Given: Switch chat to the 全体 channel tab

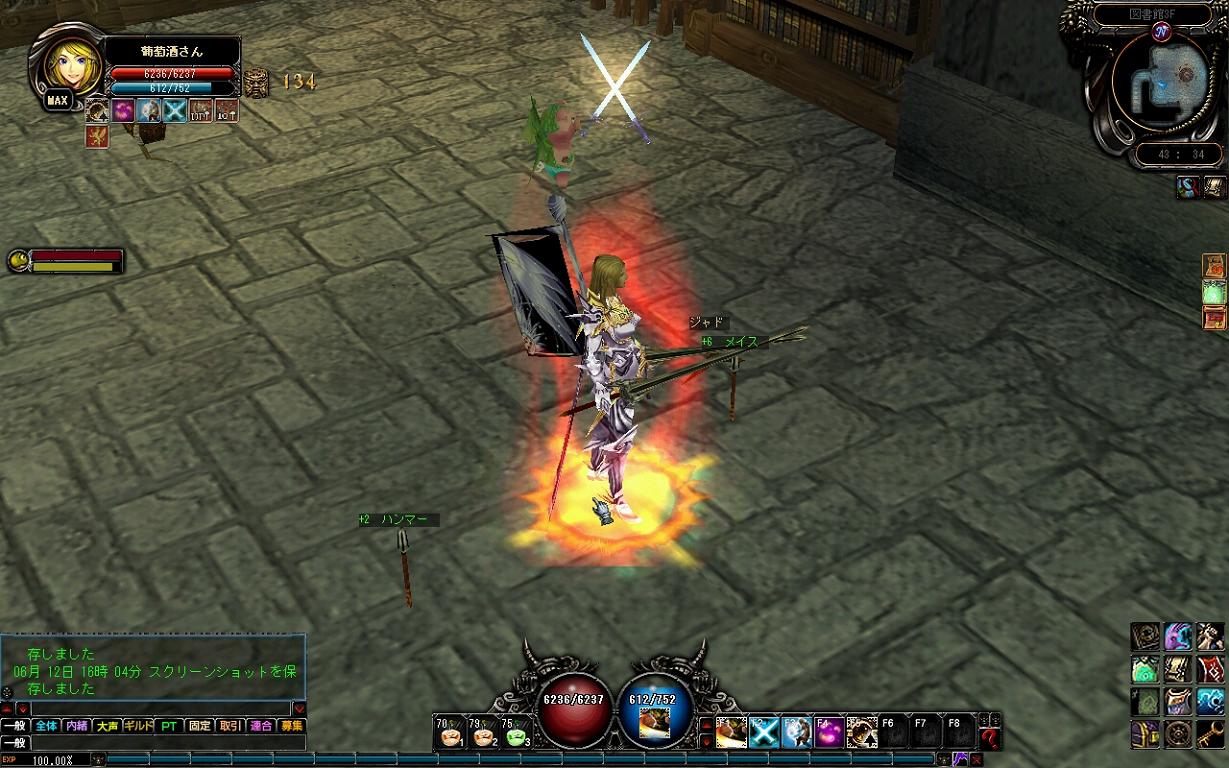Looking at the screenshot, I should click(x=46, y=726).
